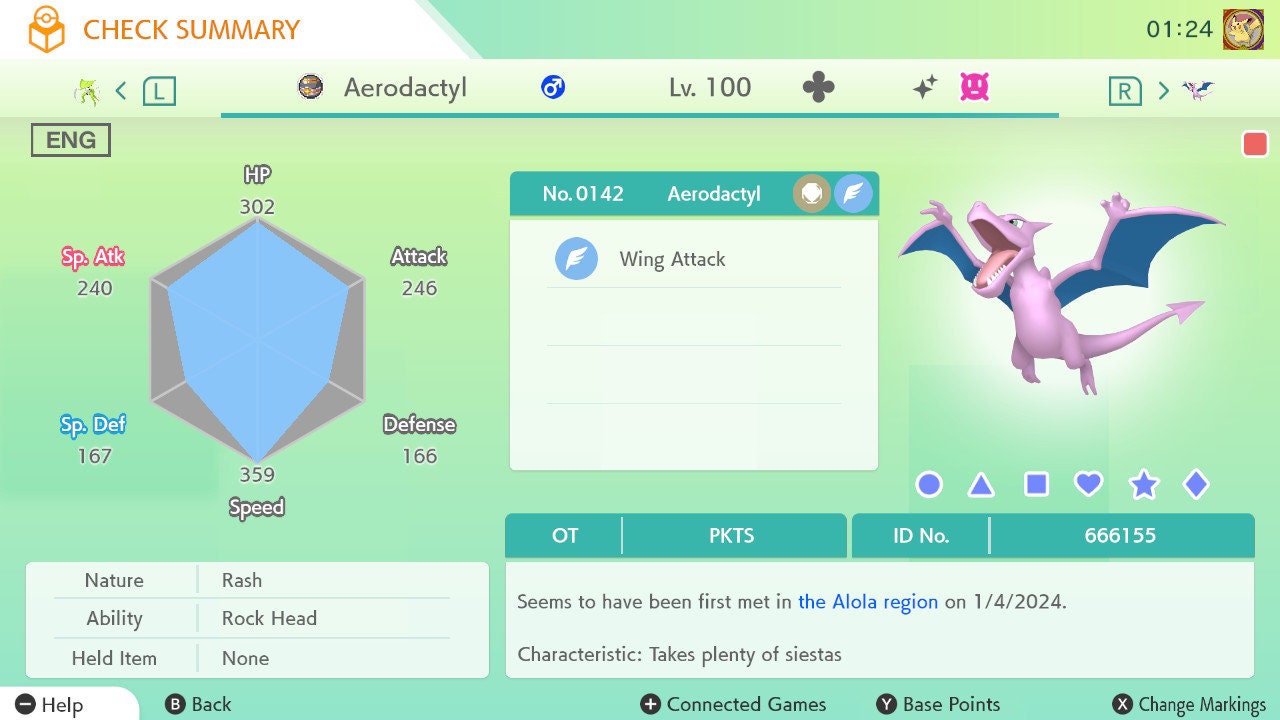1280x720 pixels.
Task: Click the Pikachu profile icon
Action: point(1243,29)
